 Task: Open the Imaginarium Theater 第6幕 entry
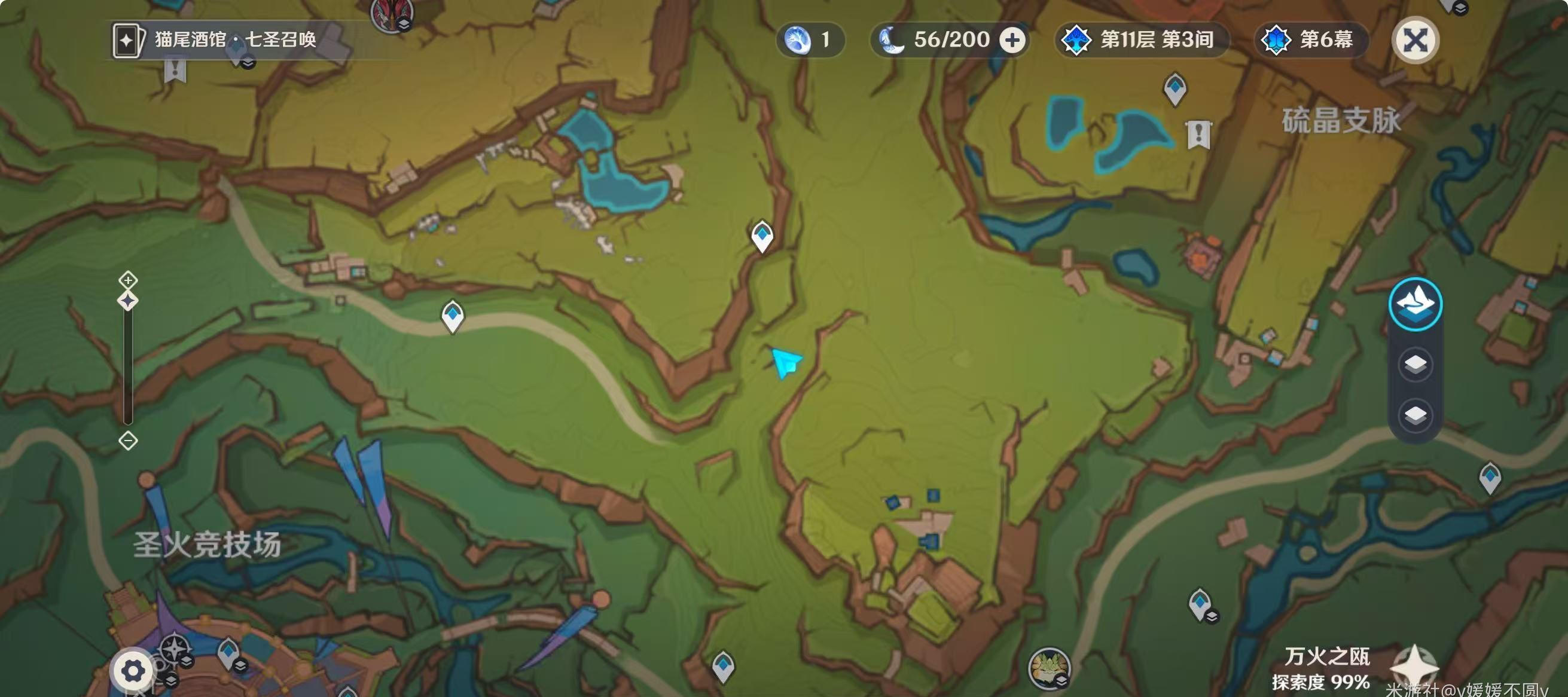pyautogui.click(x=1311, y=40)
